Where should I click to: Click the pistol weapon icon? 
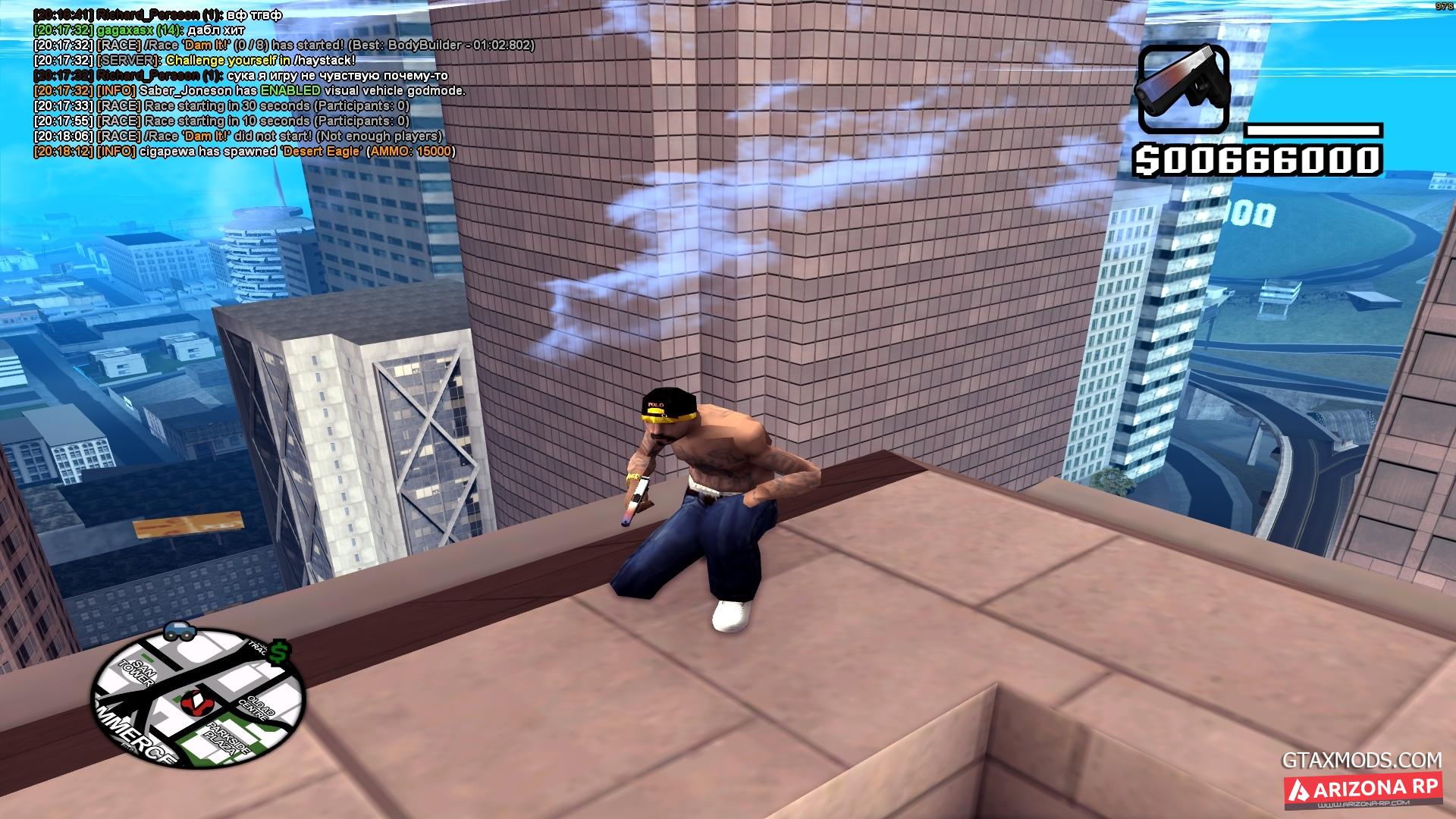click(1183, 88)
